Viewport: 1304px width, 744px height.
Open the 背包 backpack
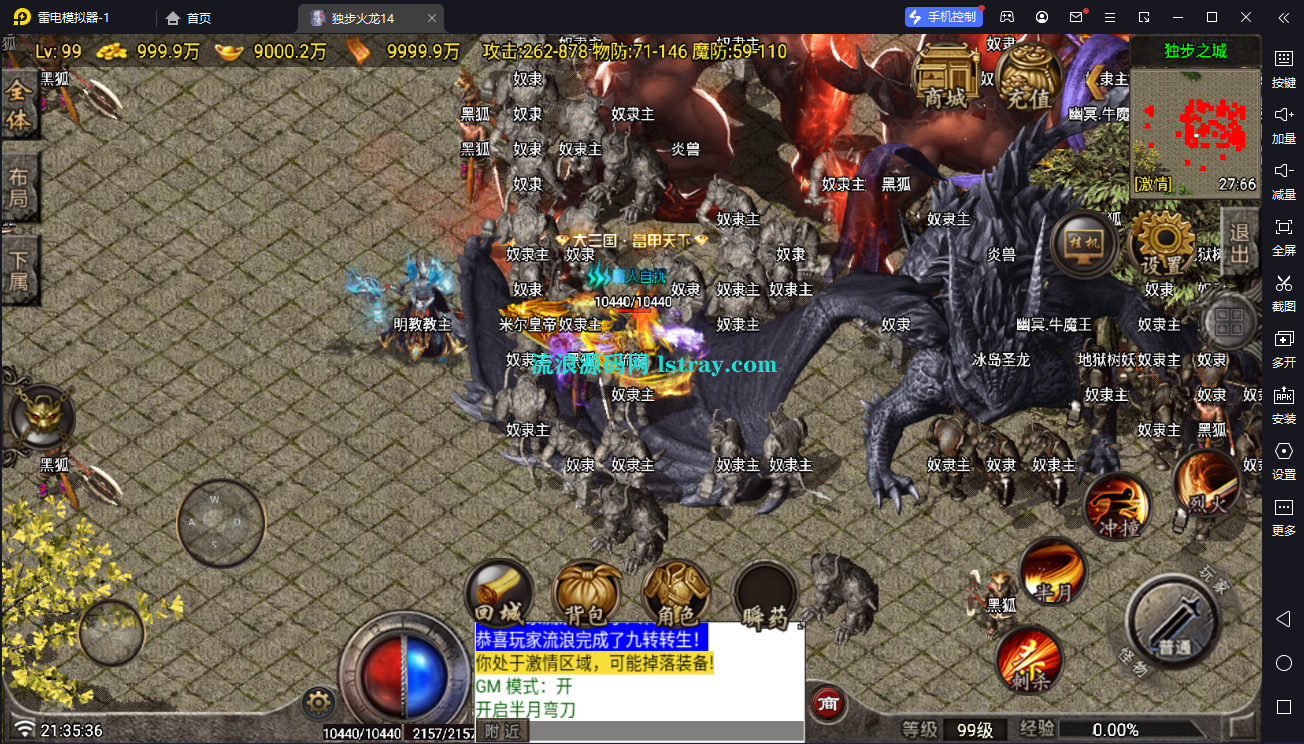pyautogui.click(x=588, y=594)
